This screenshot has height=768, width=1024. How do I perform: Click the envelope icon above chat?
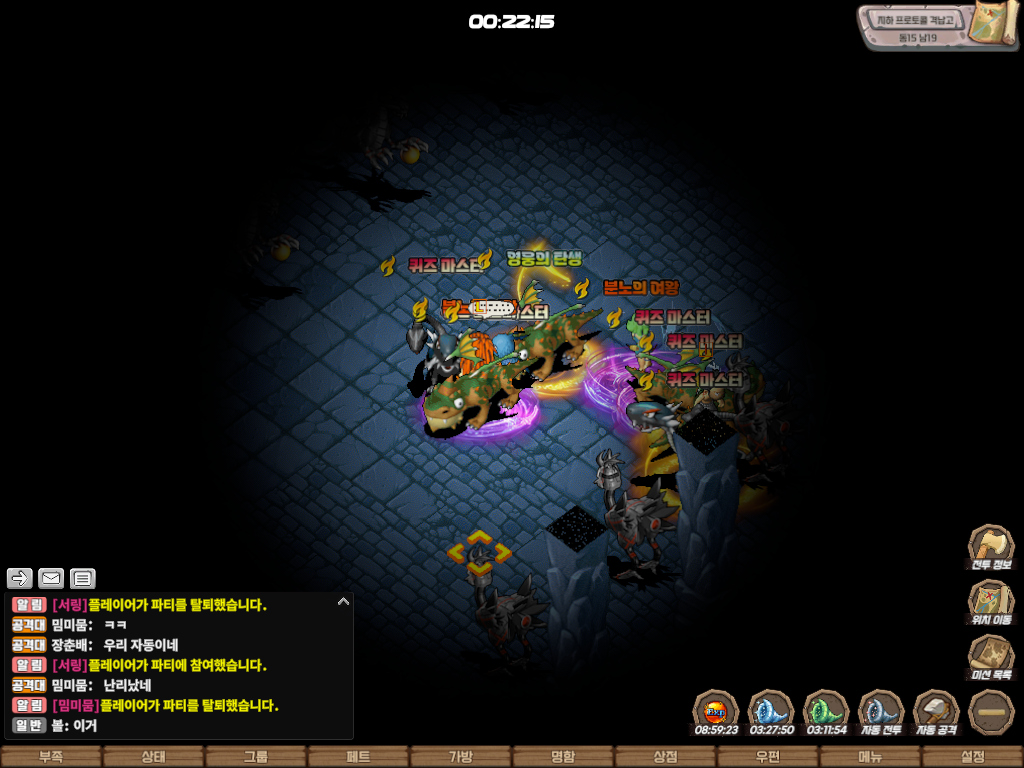click(x=51, y=578)
